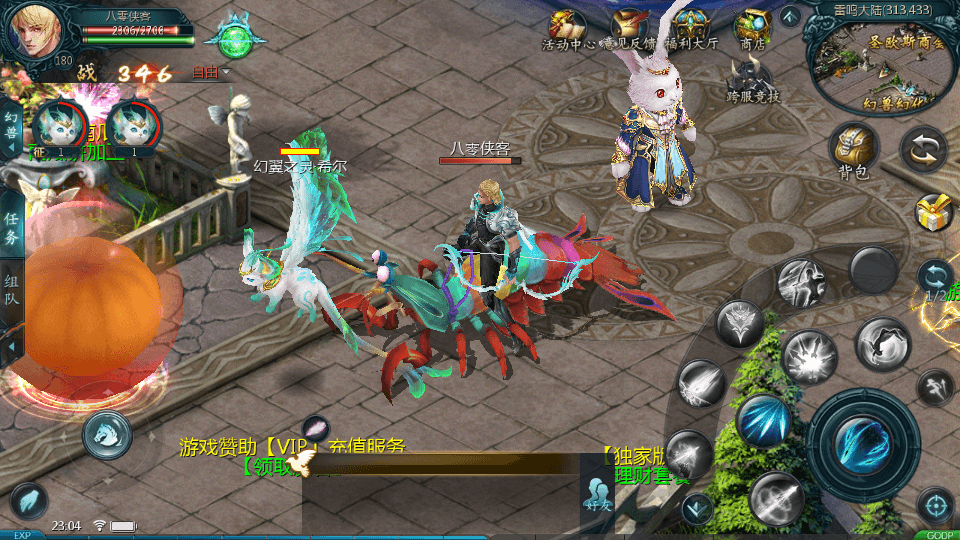Select the 任务 quest tab
The width and height of the screenshot is (960, 540).
[12, 227]
